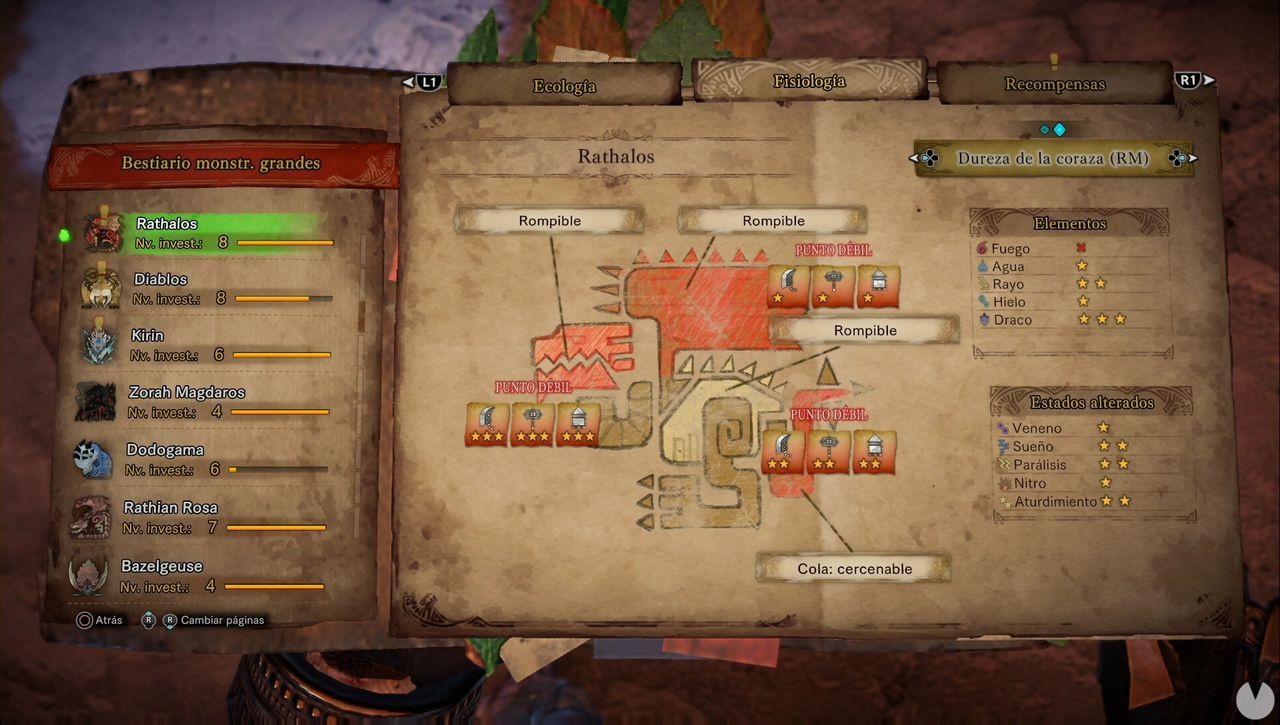Switch to the Recompensas tab
The width and height of the screenshot is (1280, 725).
point(1053,84)
